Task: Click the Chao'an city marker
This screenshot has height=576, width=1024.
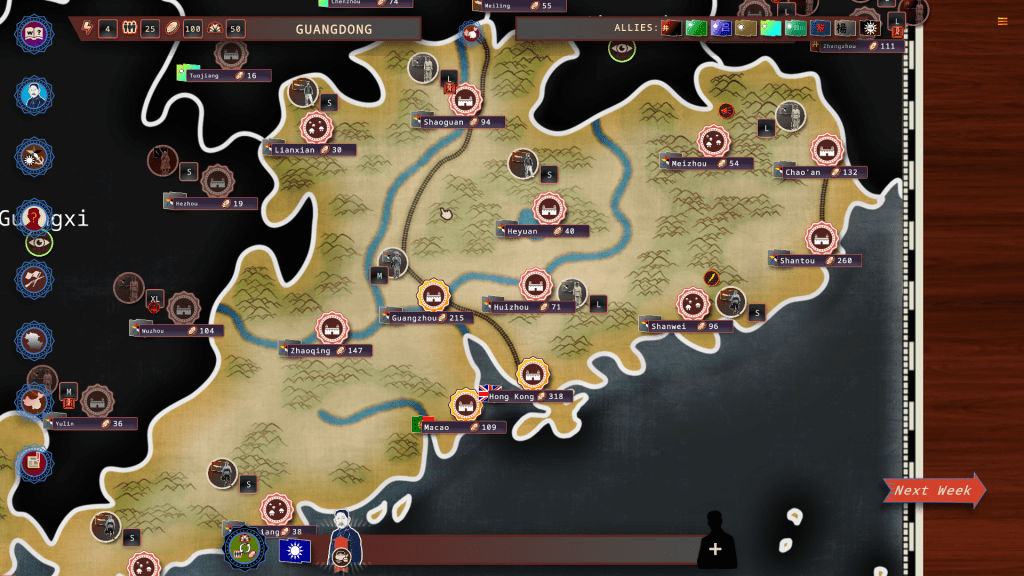Action: (826, 150)
